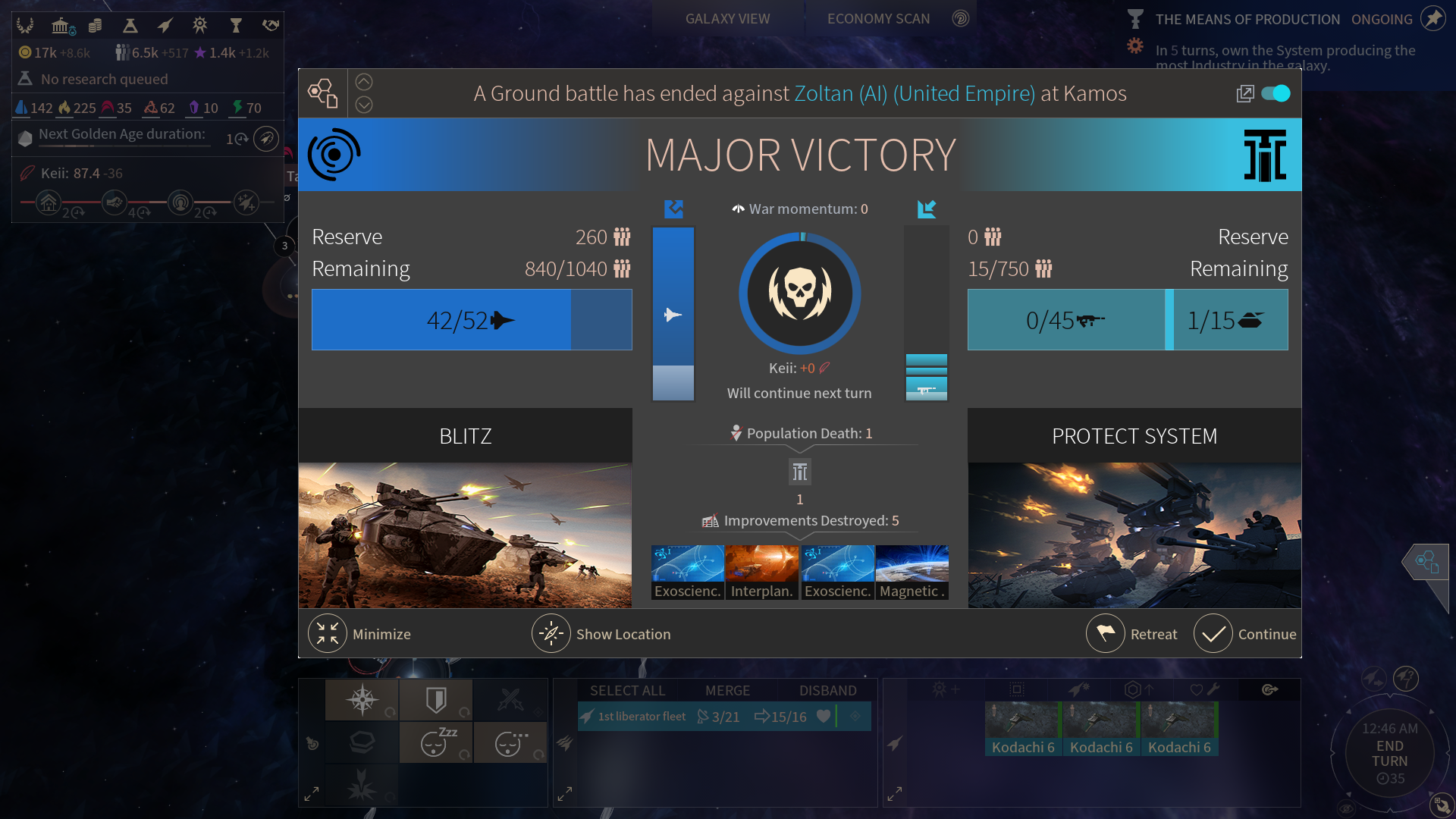Image resolution: width=1456 pixels, height=819 pixels.
Task: Retreat from the ground battle
Action: [1106, 634]
